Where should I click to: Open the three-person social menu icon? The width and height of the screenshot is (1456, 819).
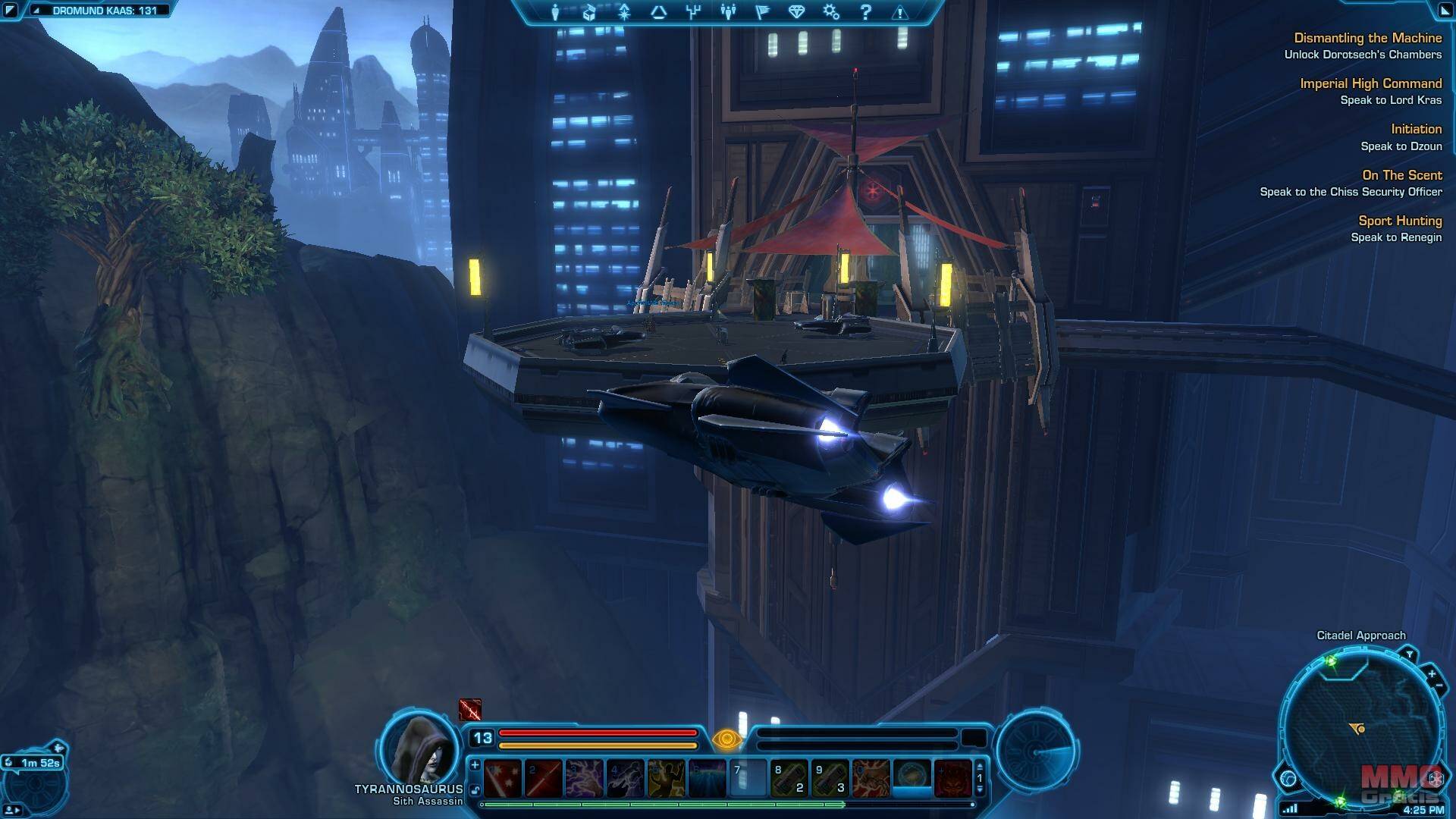(728, 12)
